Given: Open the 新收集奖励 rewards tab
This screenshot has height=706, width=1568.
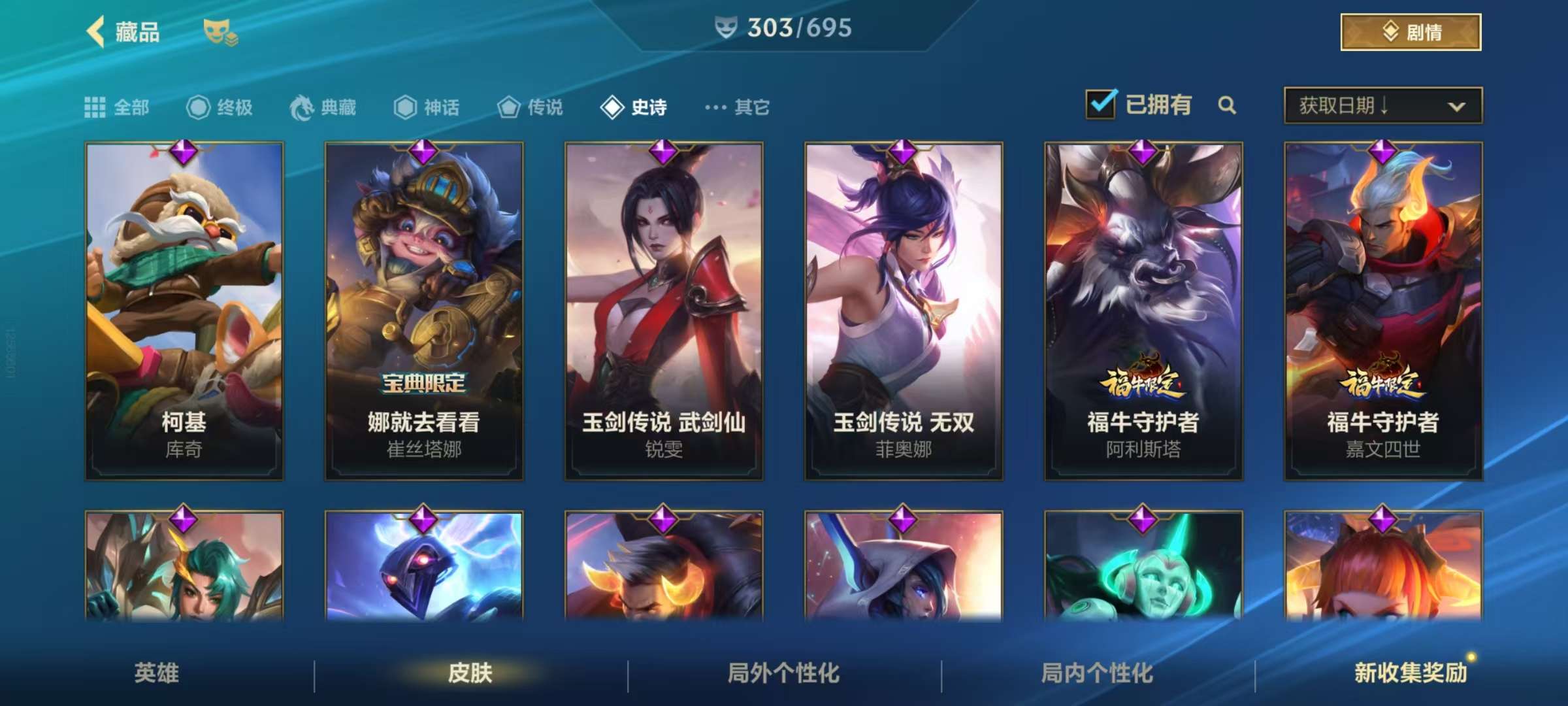Looking at the screenshot, I should [x=1410, y=673].
